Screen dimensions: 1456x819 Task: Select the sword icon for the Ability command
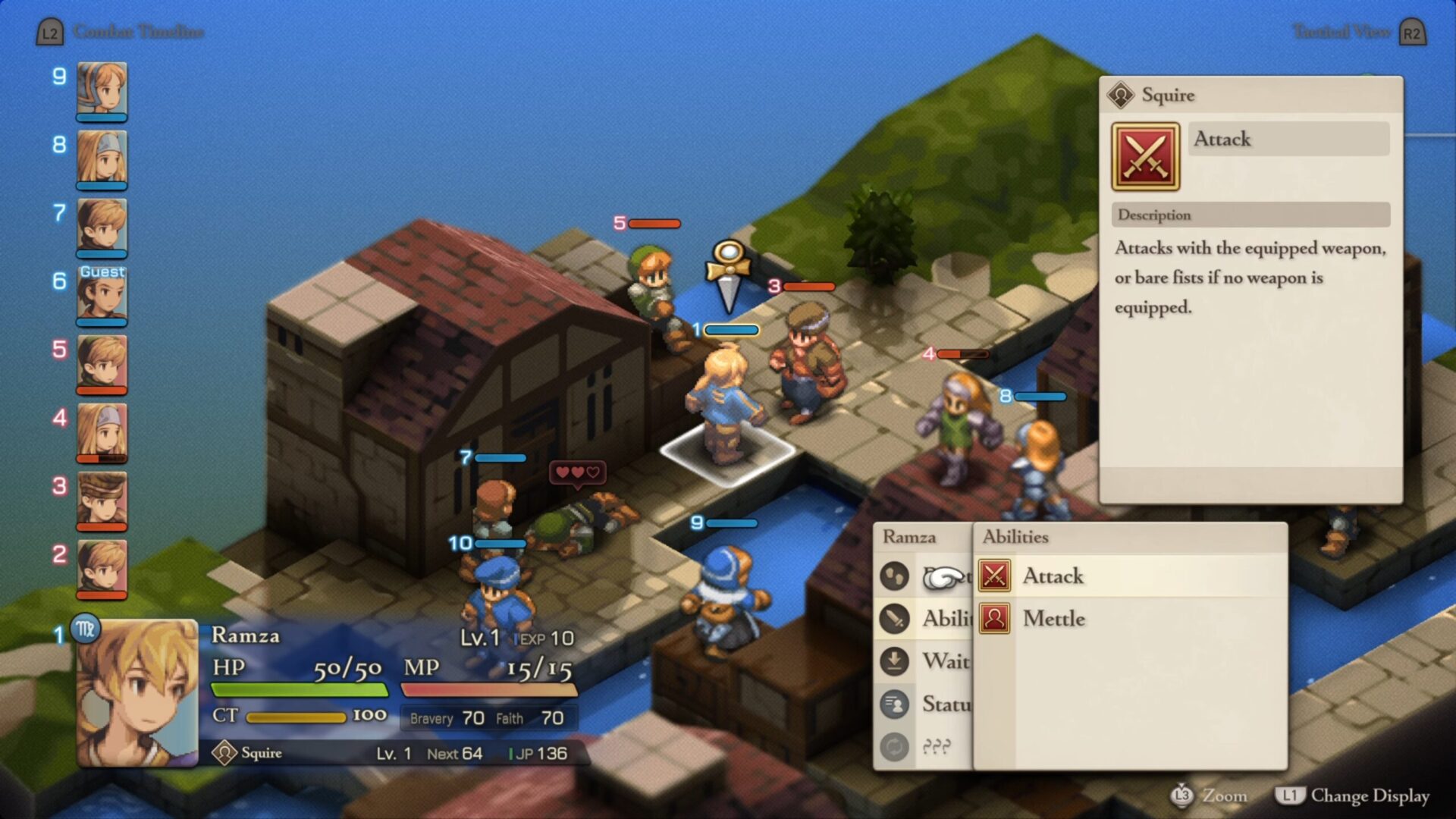(895, 619)
